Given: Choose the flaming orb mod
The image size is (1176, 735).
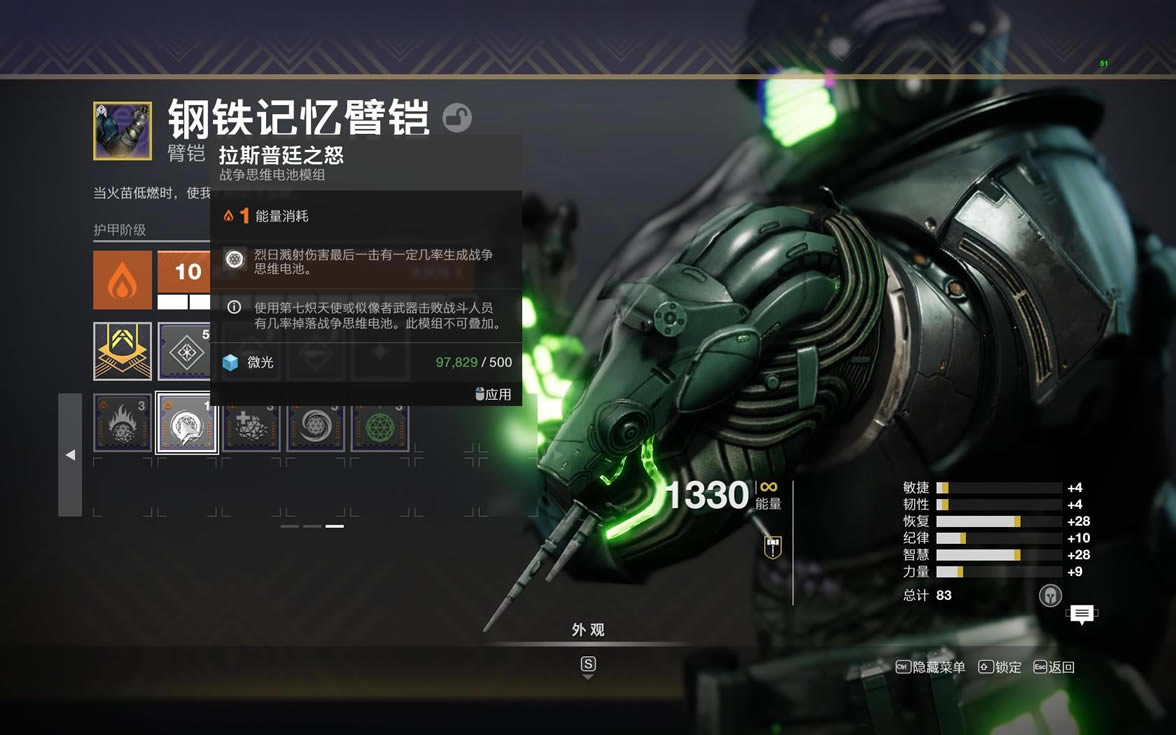Looking at the screenshot, I should coord(123,424).
